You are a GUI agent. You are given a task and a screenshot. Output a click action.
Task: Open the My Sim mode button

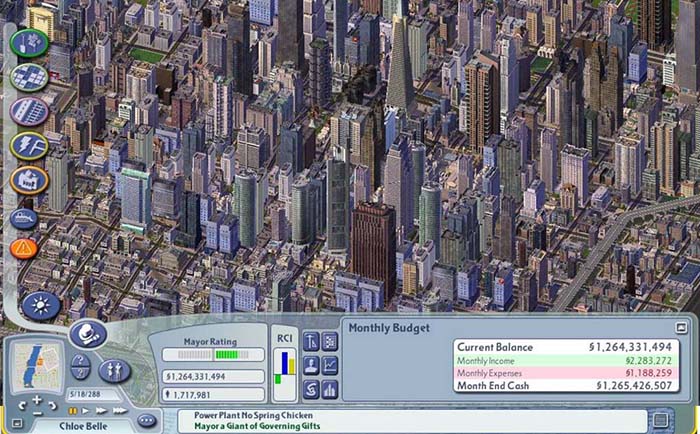(x=113, y=370)
